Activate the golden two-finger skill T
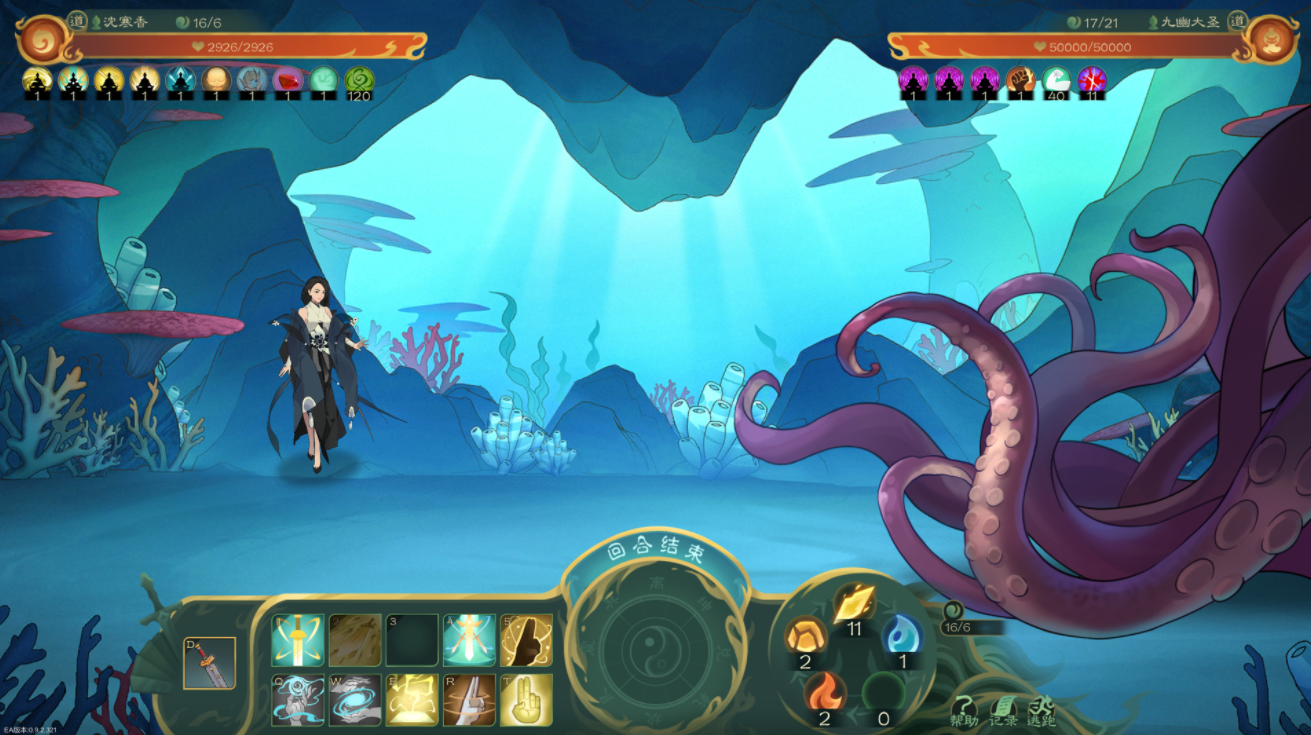 527,700
